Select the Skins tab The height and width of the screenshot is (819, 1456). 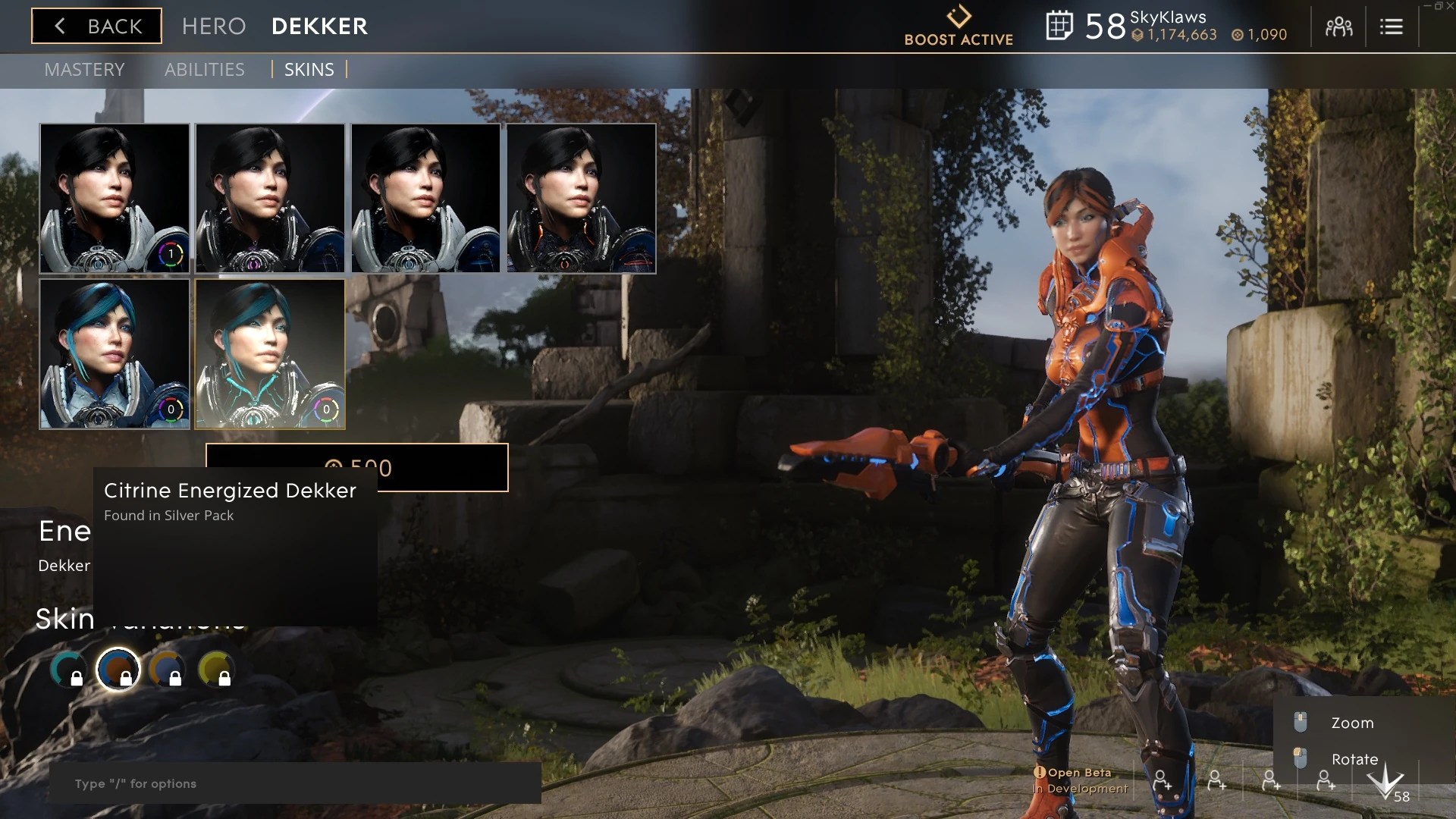(x=309, y=70)
